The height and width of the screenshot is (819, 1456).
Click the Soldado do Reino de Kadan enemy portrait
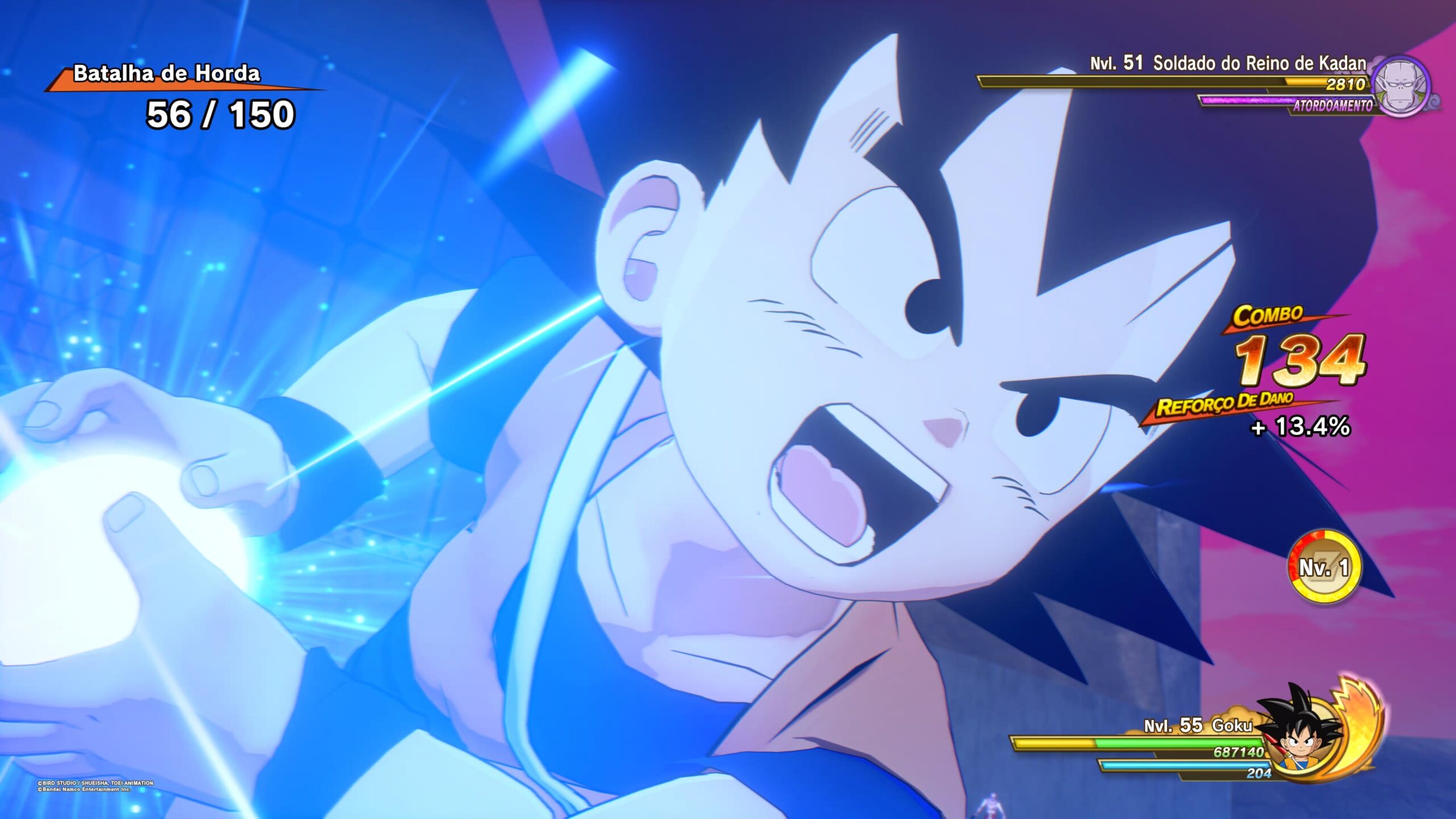tap(1403, 86)
